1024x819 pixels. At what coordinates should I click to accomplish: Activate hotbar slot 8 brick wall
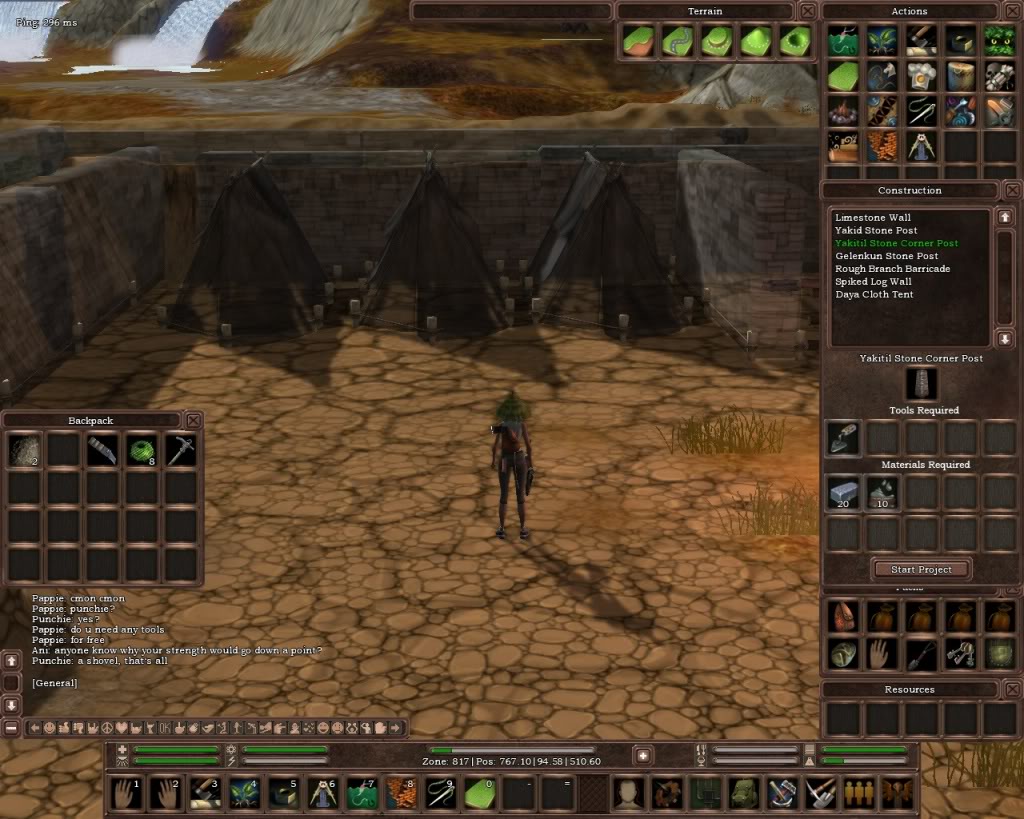tap(401, 793)
